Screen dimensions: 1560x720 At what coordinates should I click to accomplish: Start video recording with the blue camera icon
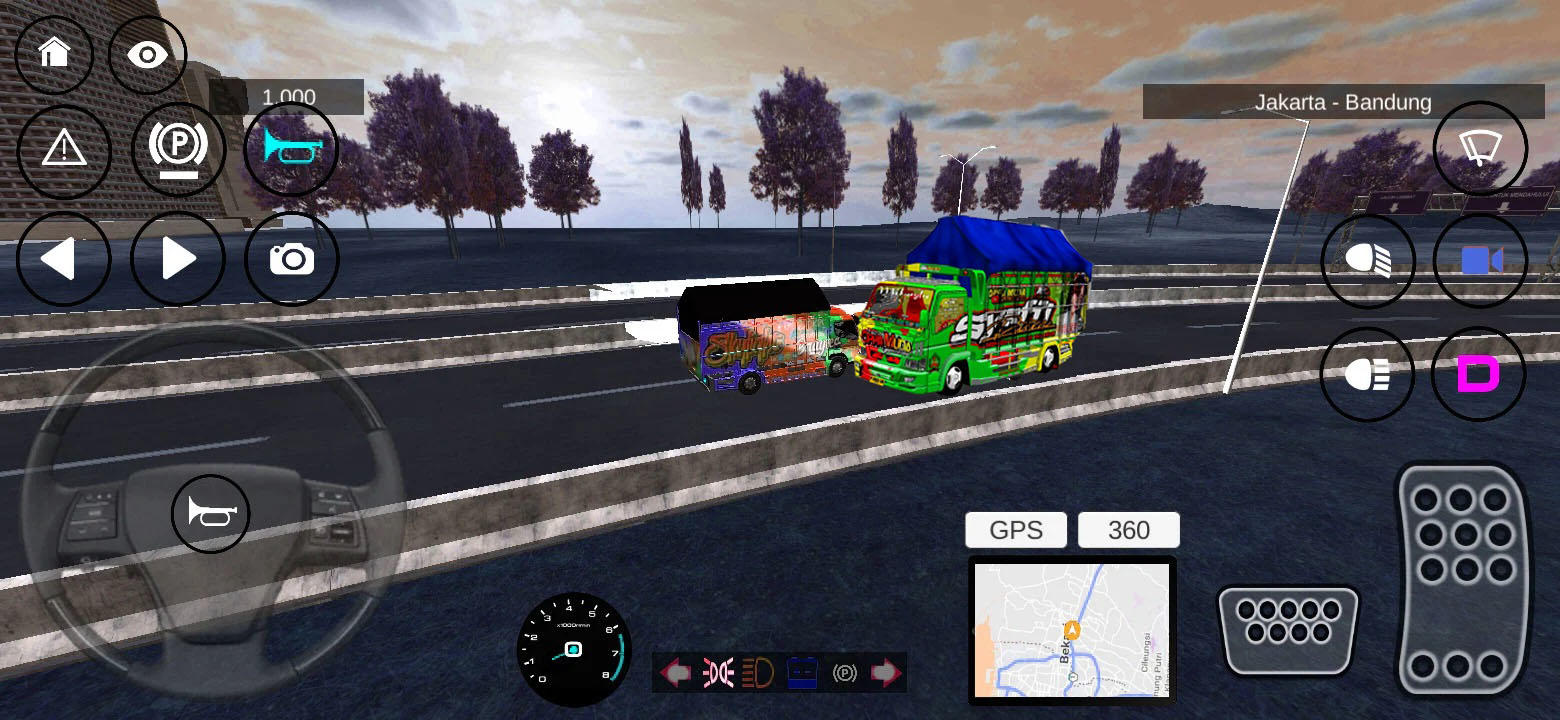pos(1479,260)
